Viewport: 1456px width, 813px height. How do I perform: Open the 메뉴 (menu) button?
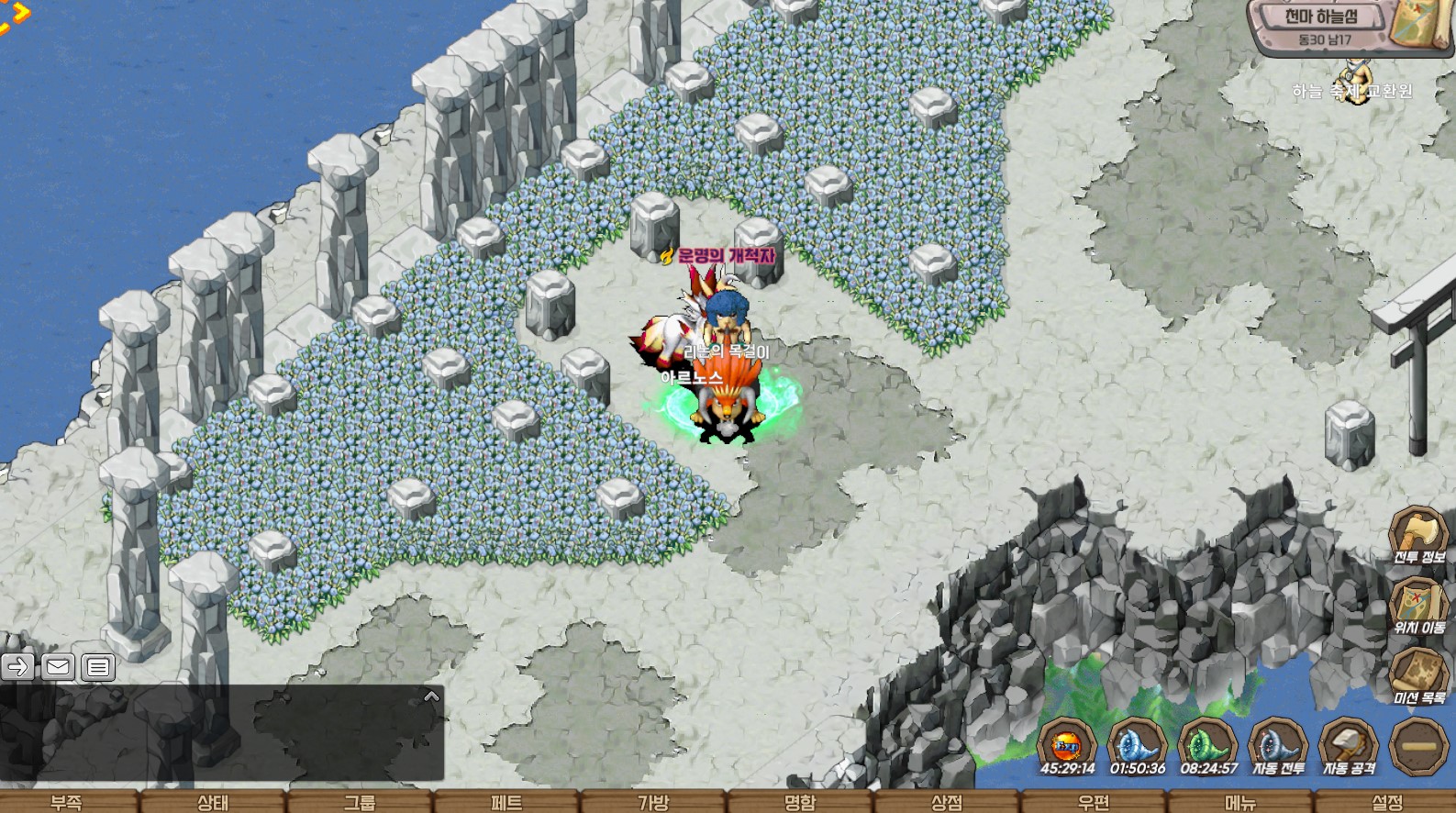[x=1240, y=802]
